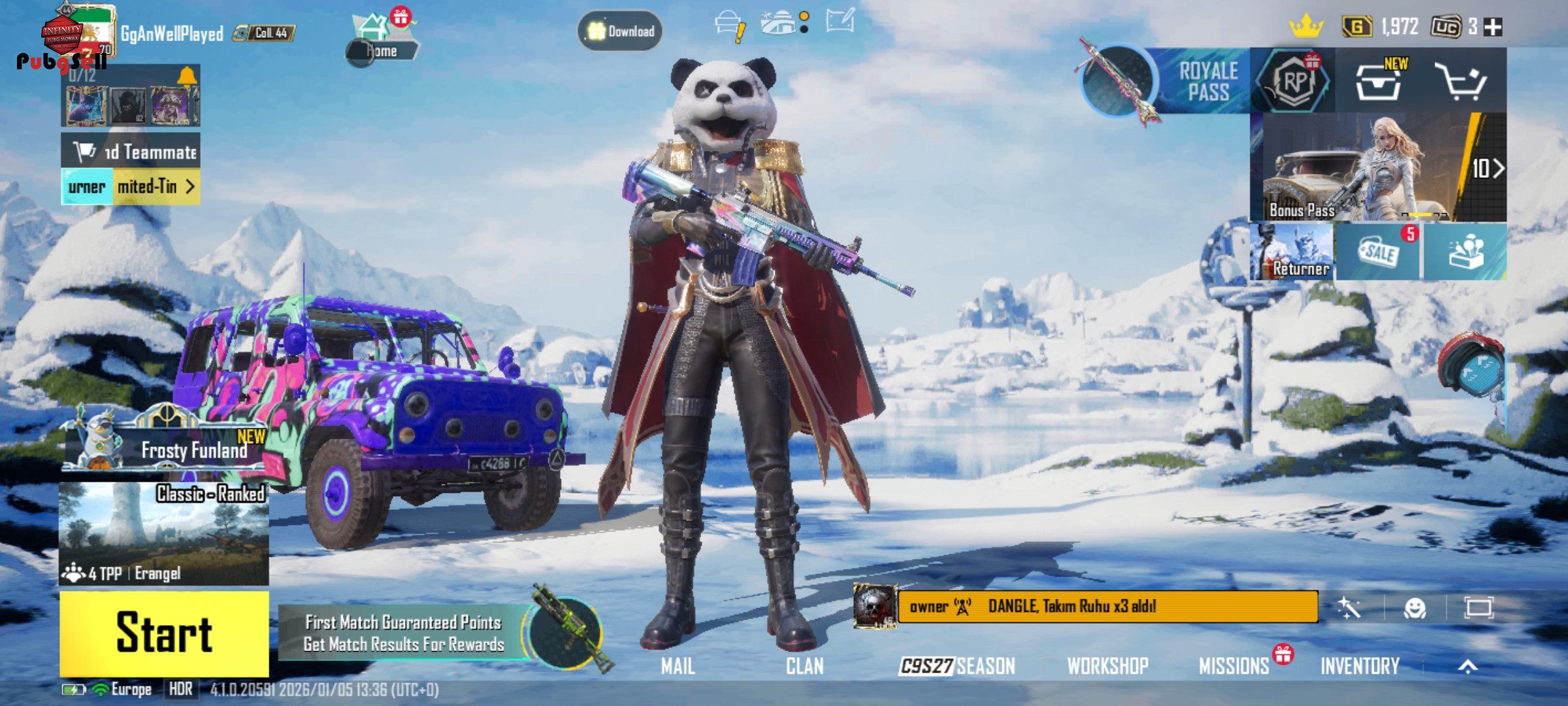Open the Classic Ranked Erangel mode selector
The width and height of the screenshot is (1568, 706).
click(163, 533)
